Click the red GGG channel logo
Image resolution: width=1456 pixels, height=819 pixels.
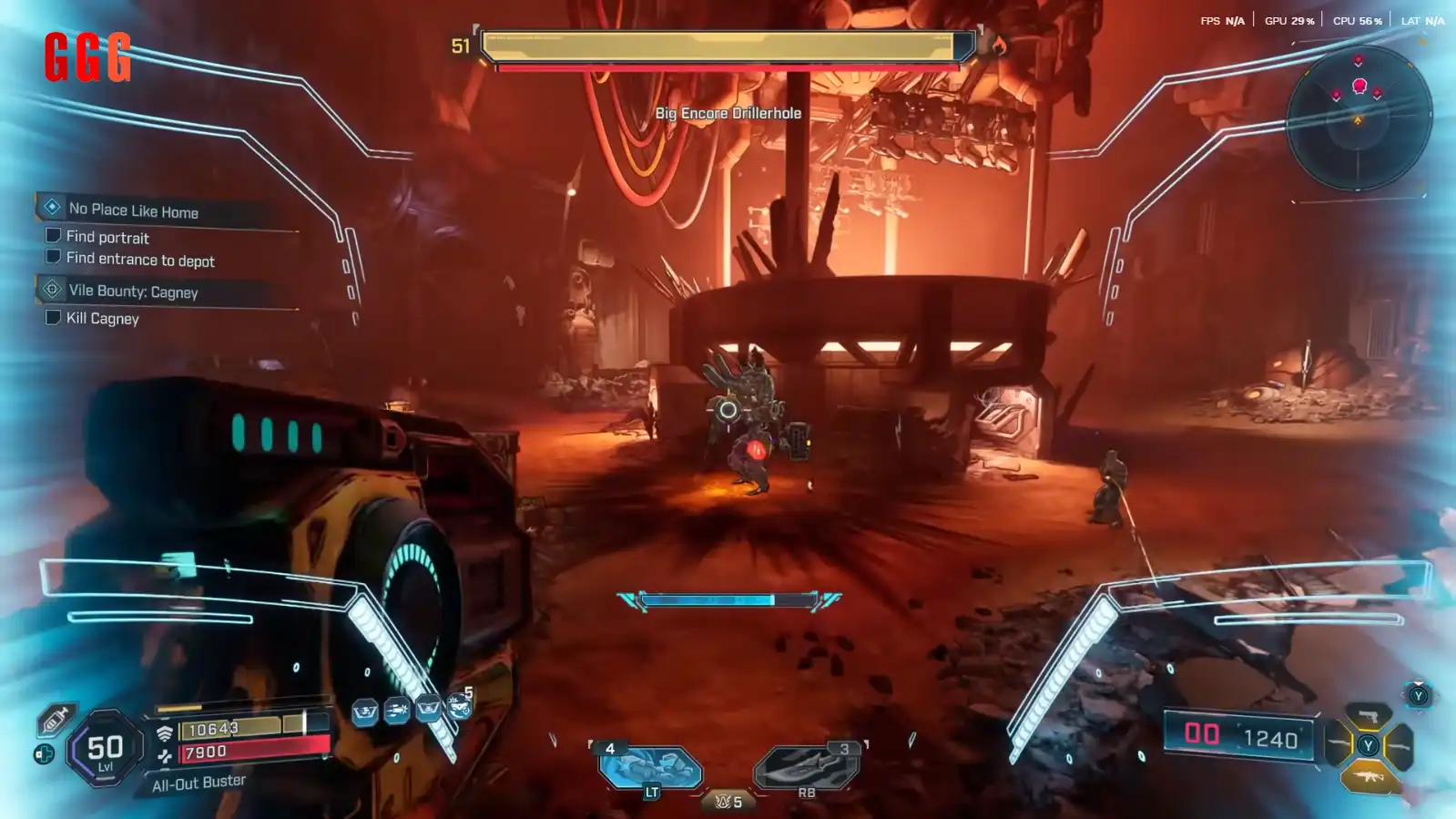87,56
